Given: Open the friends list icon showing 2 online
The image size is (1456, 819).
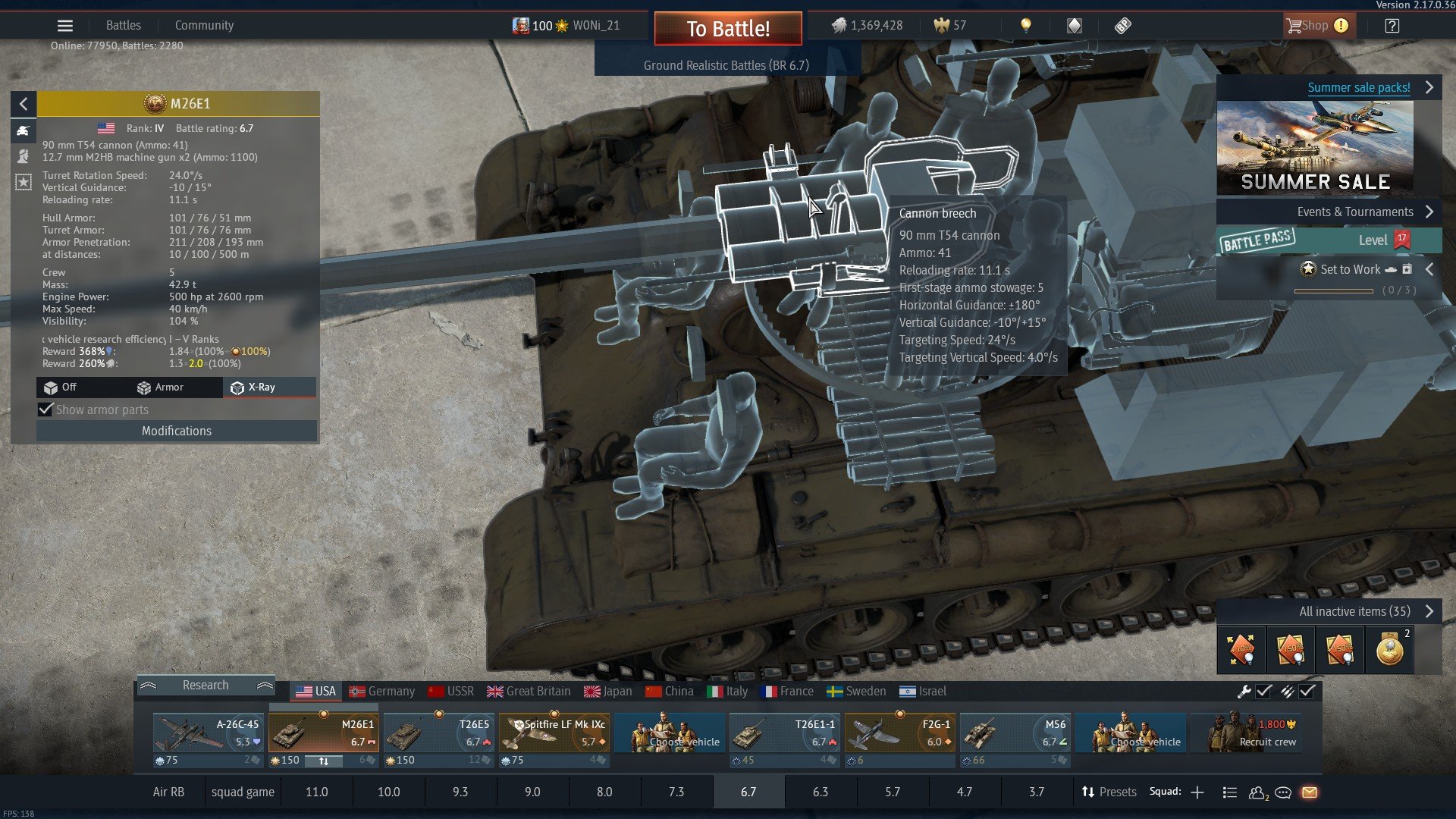Looking at the screenshot, I should coord(1257,792).
